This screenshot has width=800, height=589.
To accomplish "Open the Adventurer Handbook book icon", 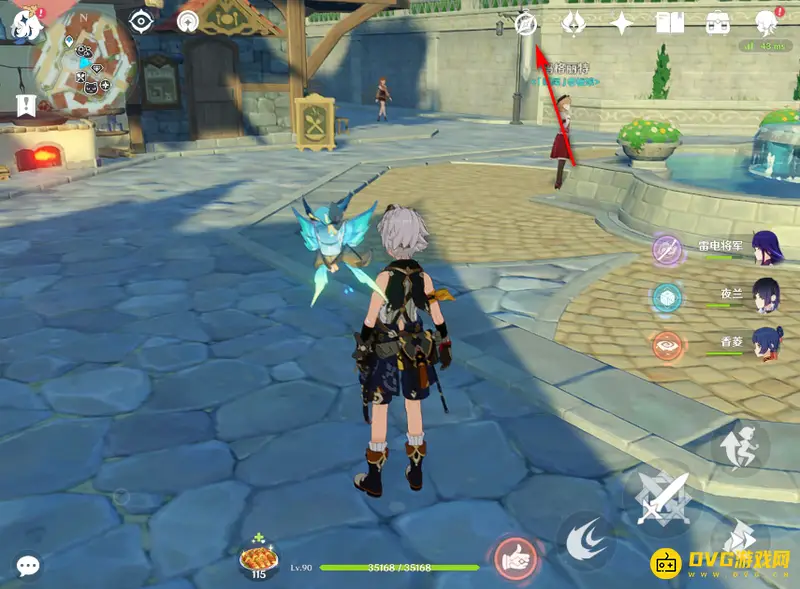I will point(669,23).
